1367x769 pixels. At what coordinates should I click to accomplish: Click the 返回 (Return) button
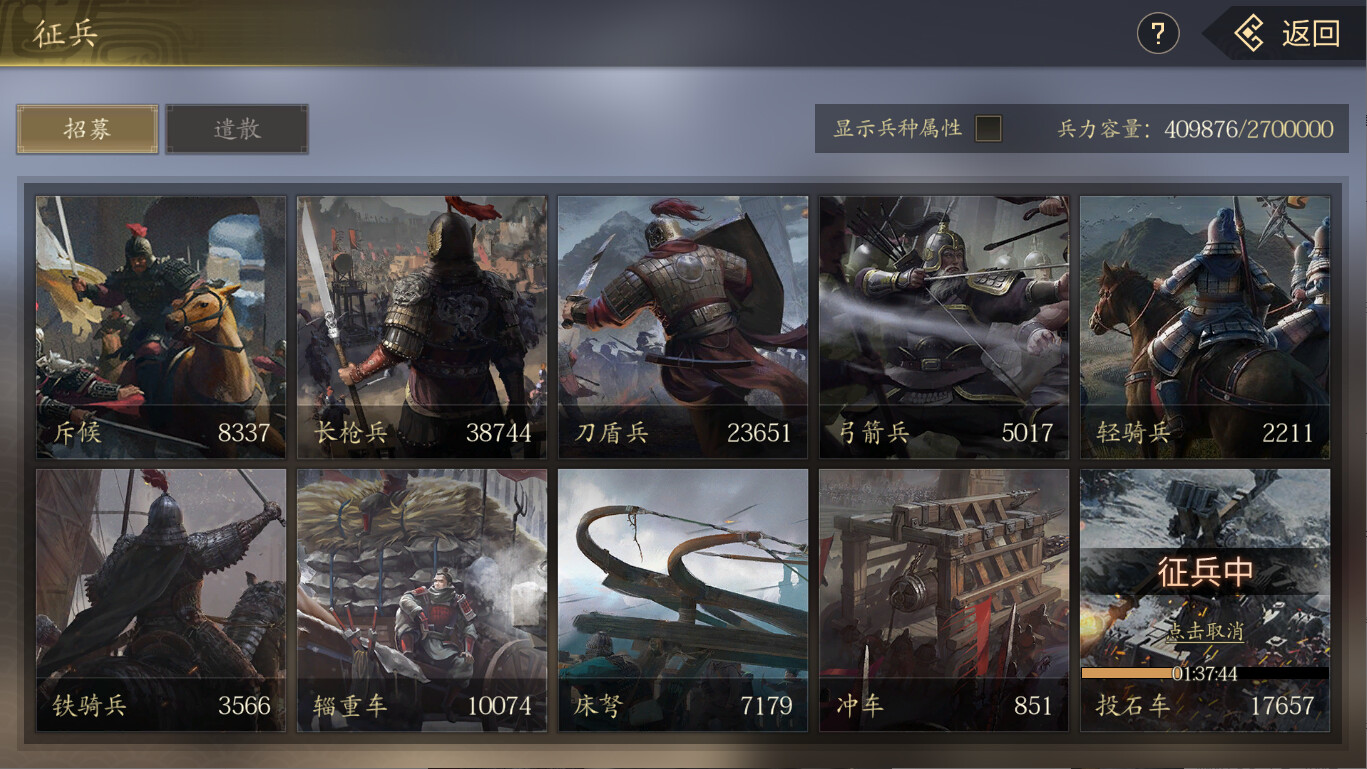tap(1289, 33)
